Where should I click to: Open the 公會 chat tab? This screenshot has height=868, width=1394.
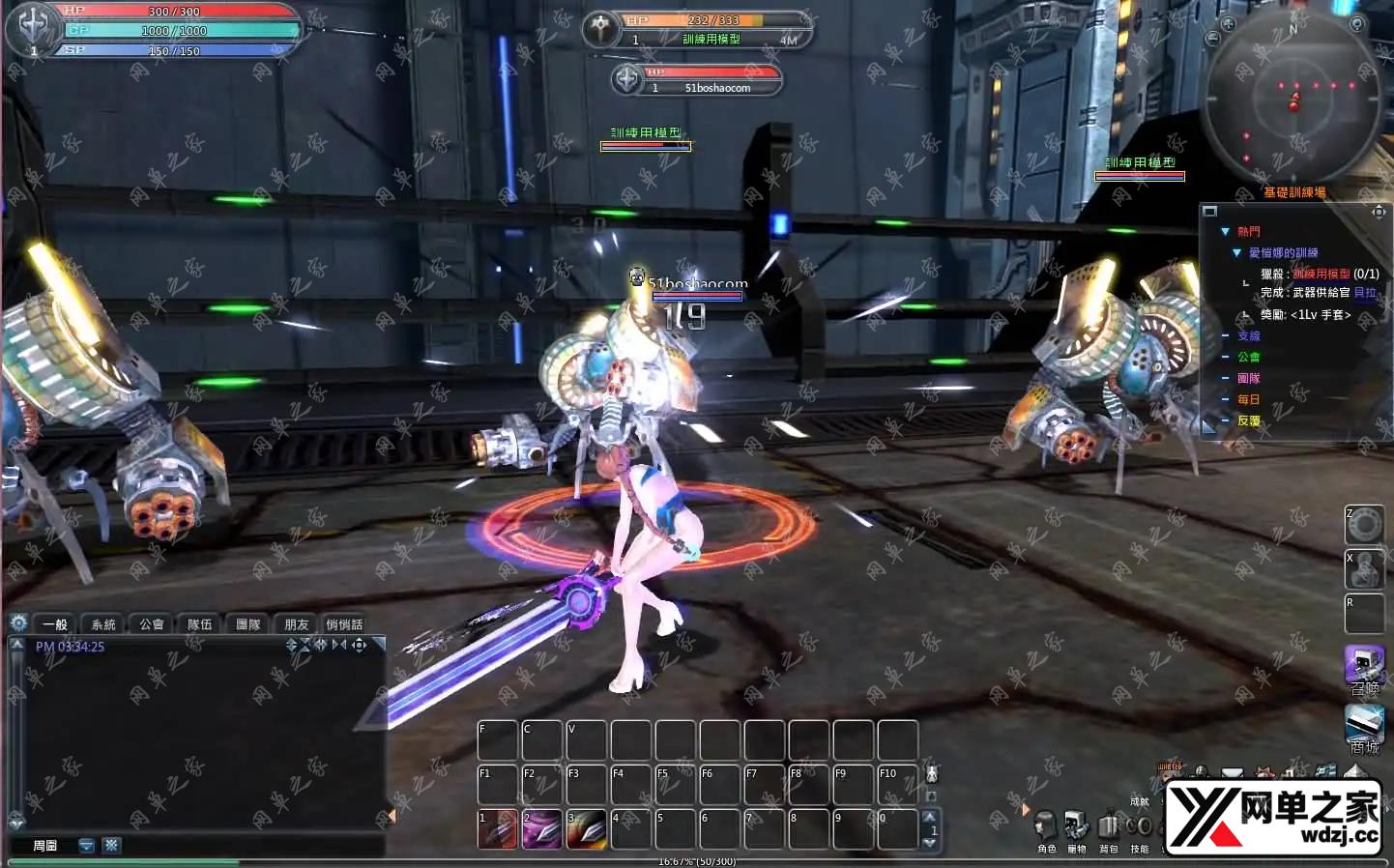[152, 624]
